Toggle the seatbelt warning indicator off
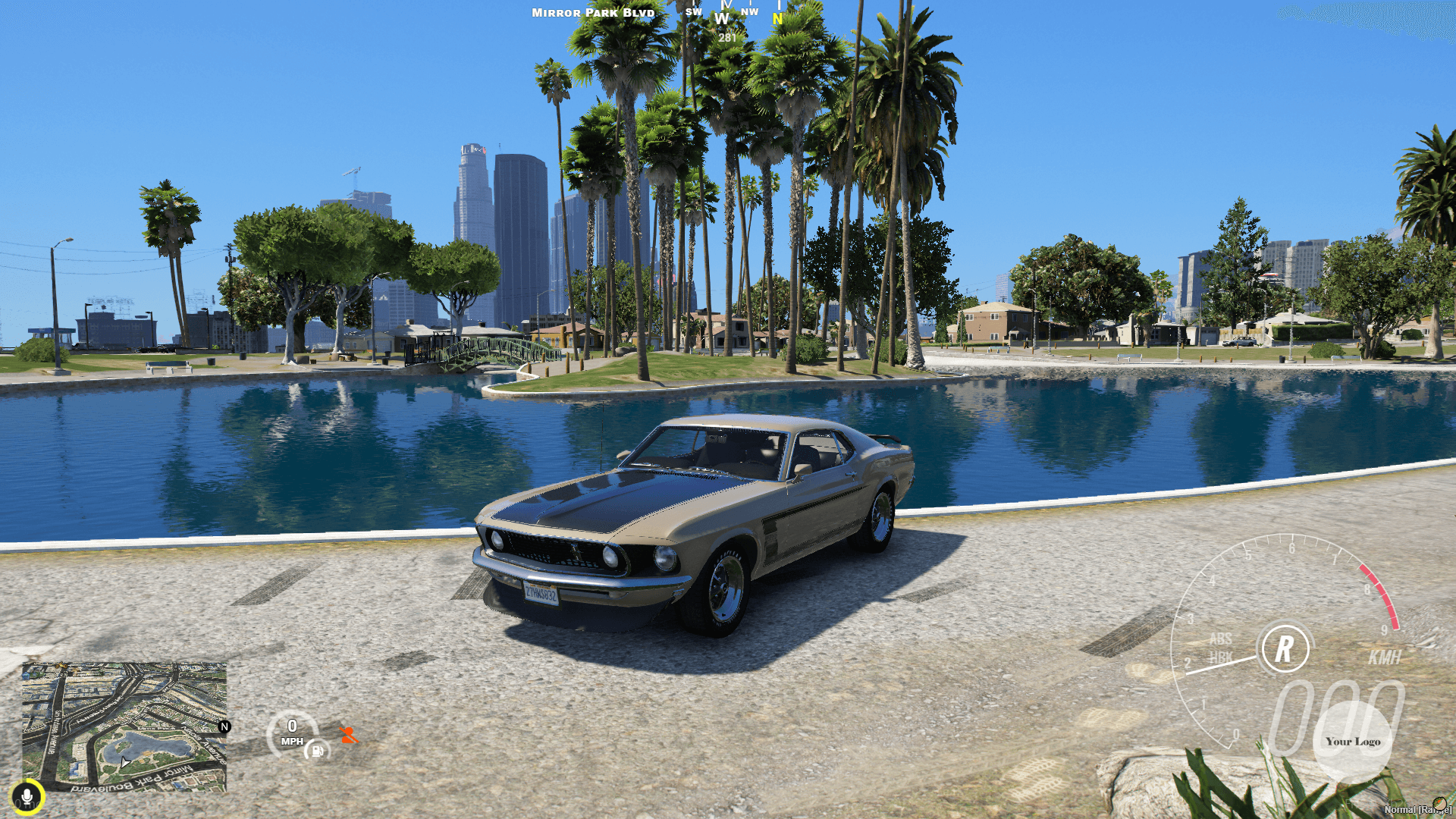 348,734
